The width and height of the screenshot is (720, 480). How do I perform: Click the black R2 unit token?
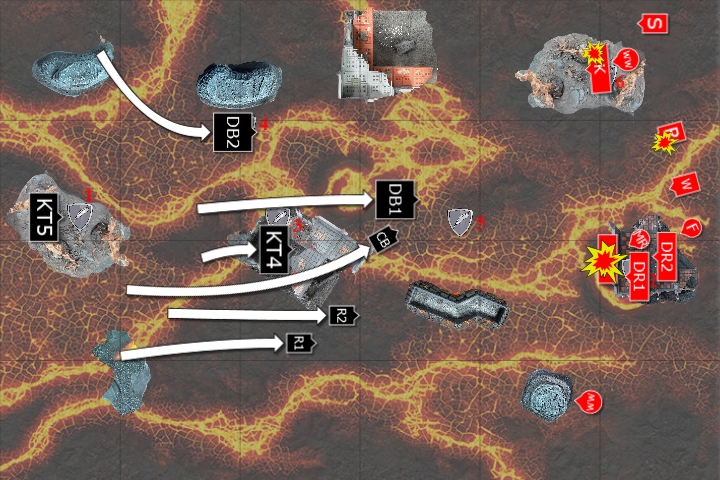pyautogui.click(x=342, y=316)
